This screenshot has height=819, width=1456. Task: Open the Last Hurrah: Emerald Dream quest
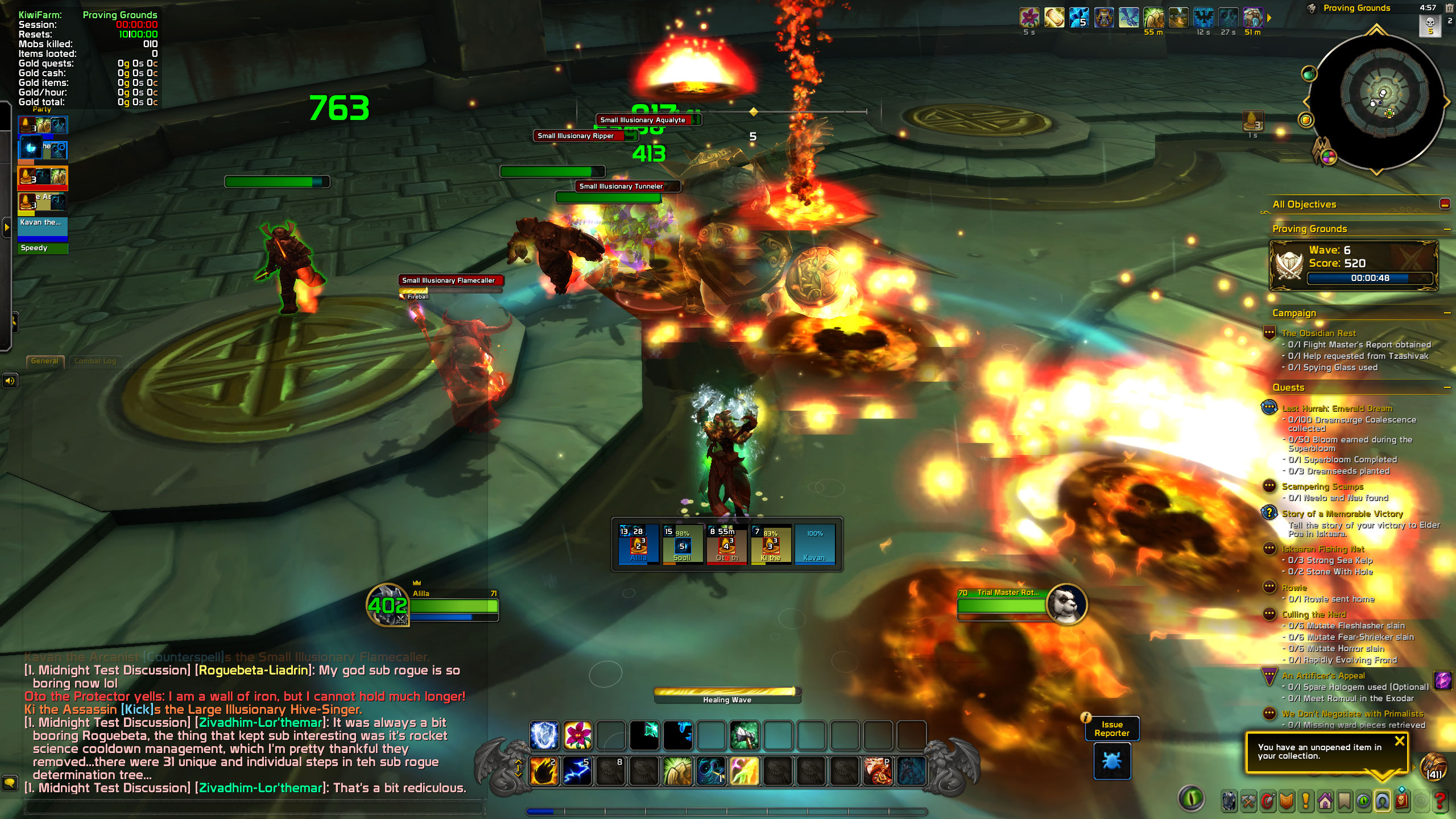1337,408
